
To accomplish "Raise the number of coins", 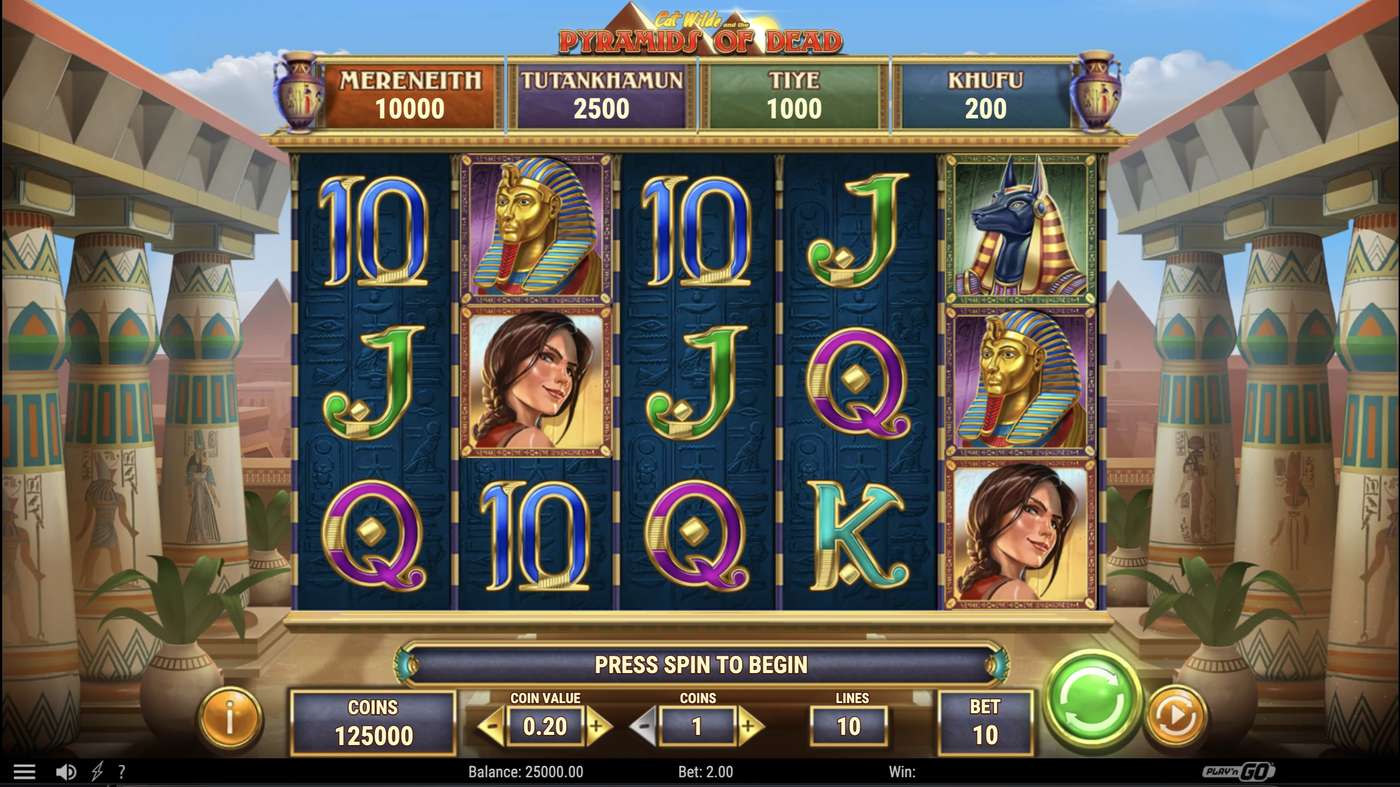I will point(750,725).
